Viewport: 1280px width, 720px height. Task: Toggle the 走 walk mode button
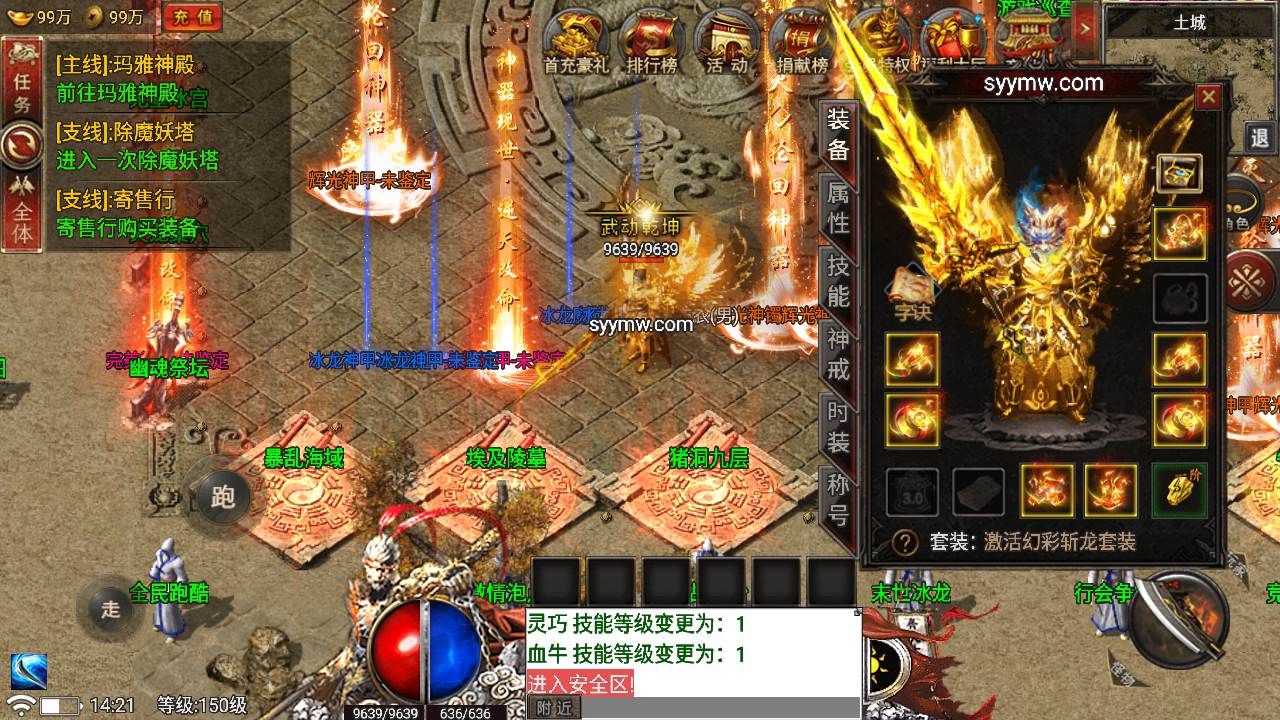pyautogui.click(x=110, y=607)
